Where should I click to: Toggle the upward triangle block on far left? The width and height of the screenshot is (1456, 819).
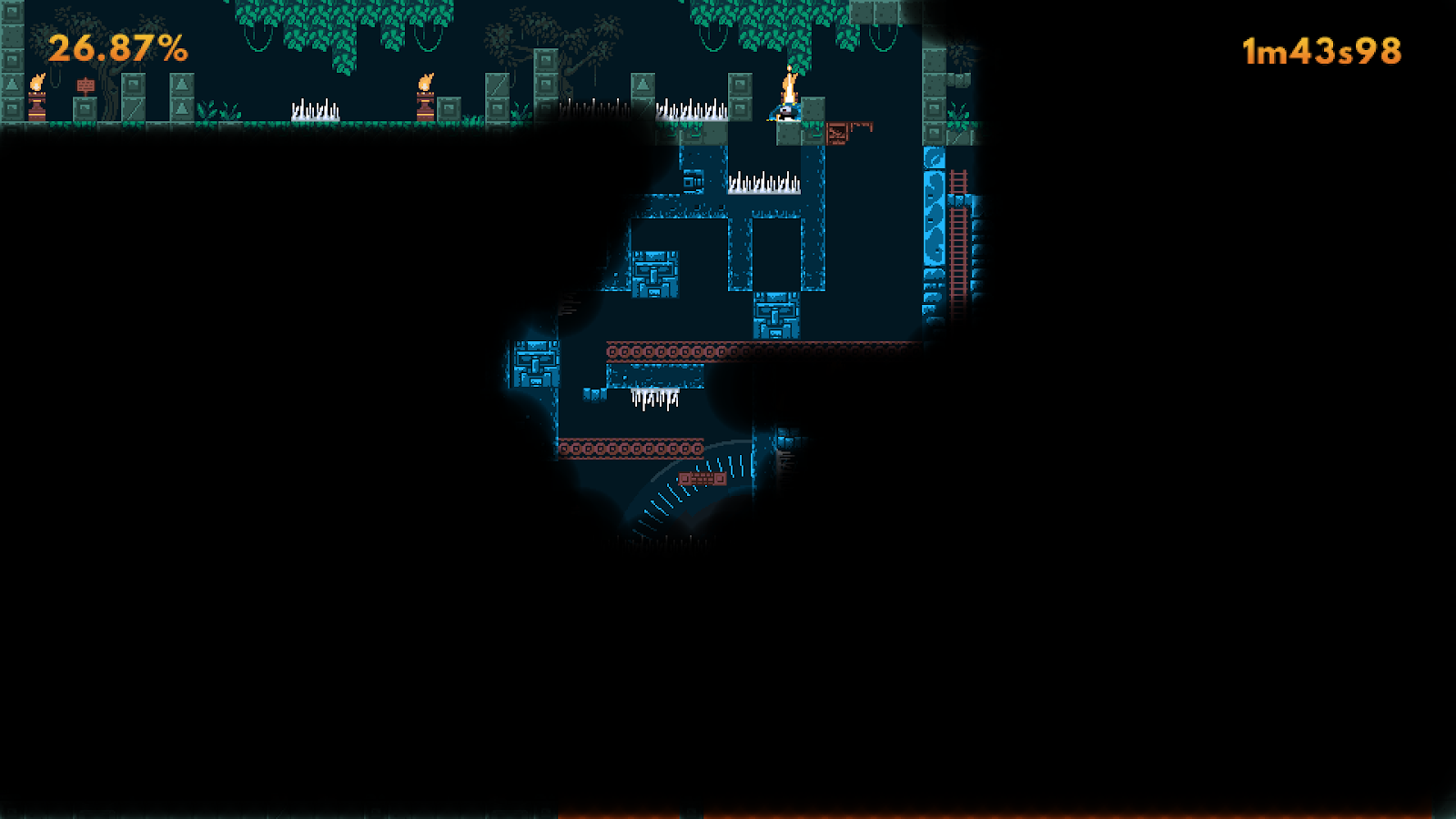pos(11,86)
